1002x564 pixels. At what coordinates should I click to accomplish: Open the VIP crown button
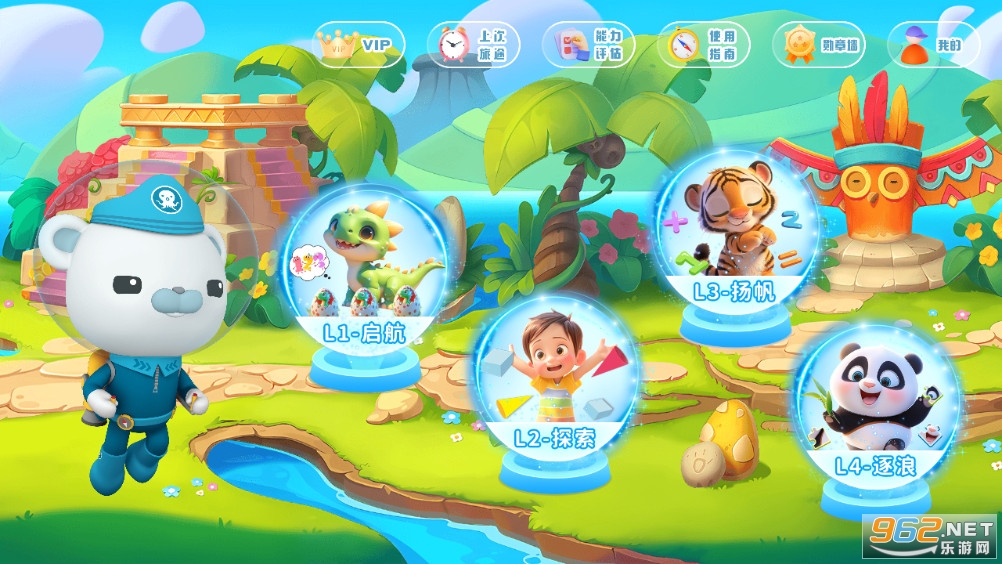(x=359, y=44)
